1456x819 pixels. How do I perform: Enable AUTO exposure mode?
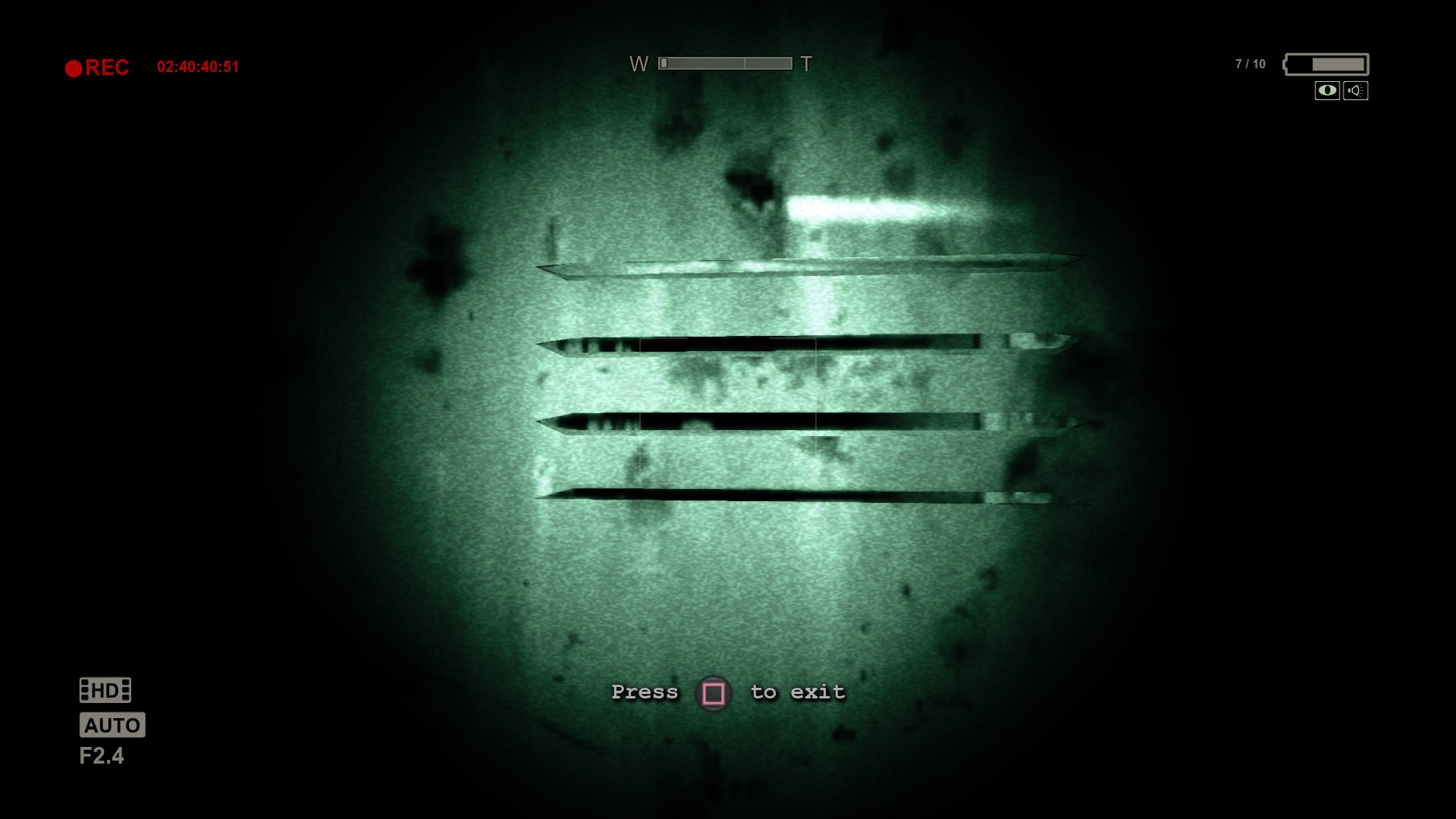pyautogui.click(x=111, y=725)
